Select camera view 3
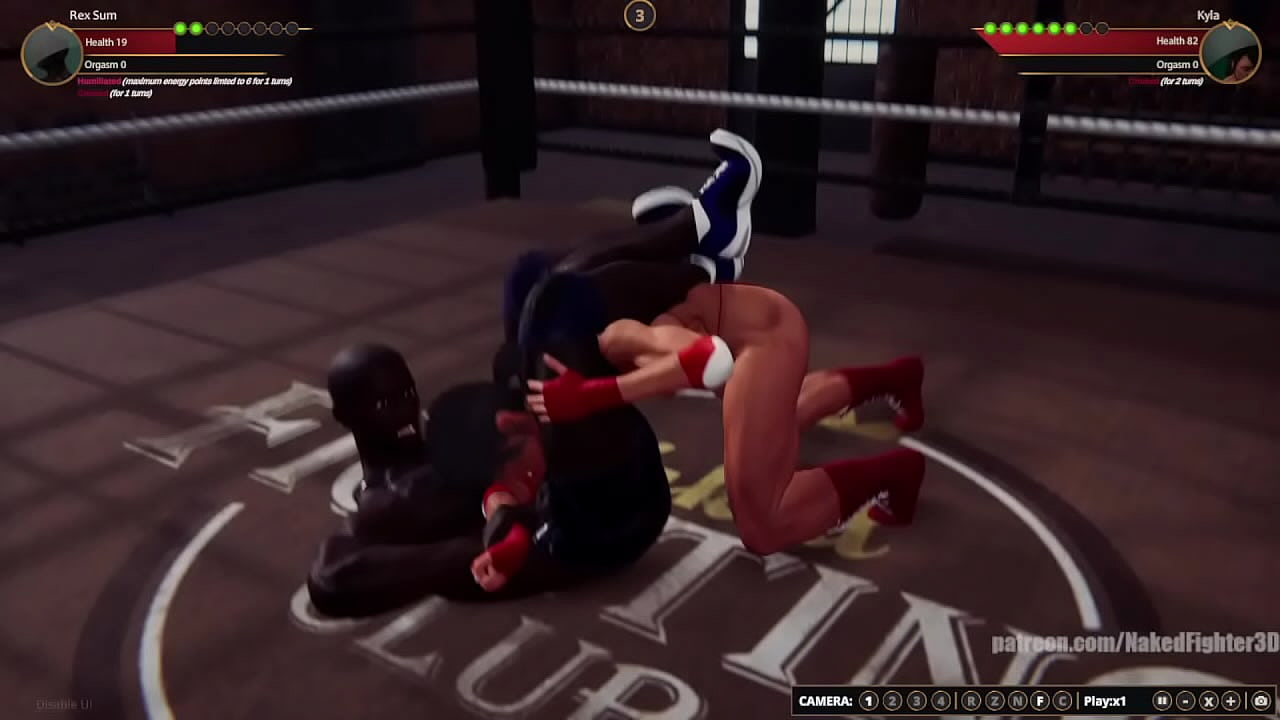This screenshot has width=1280, height=720. click(x=916, y=699)
